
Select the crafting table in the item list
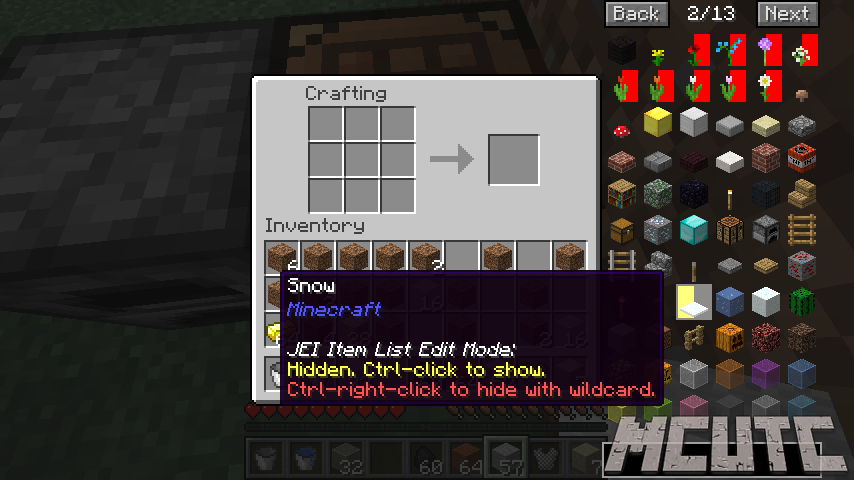pyautogui.click(x=729, y=229)
